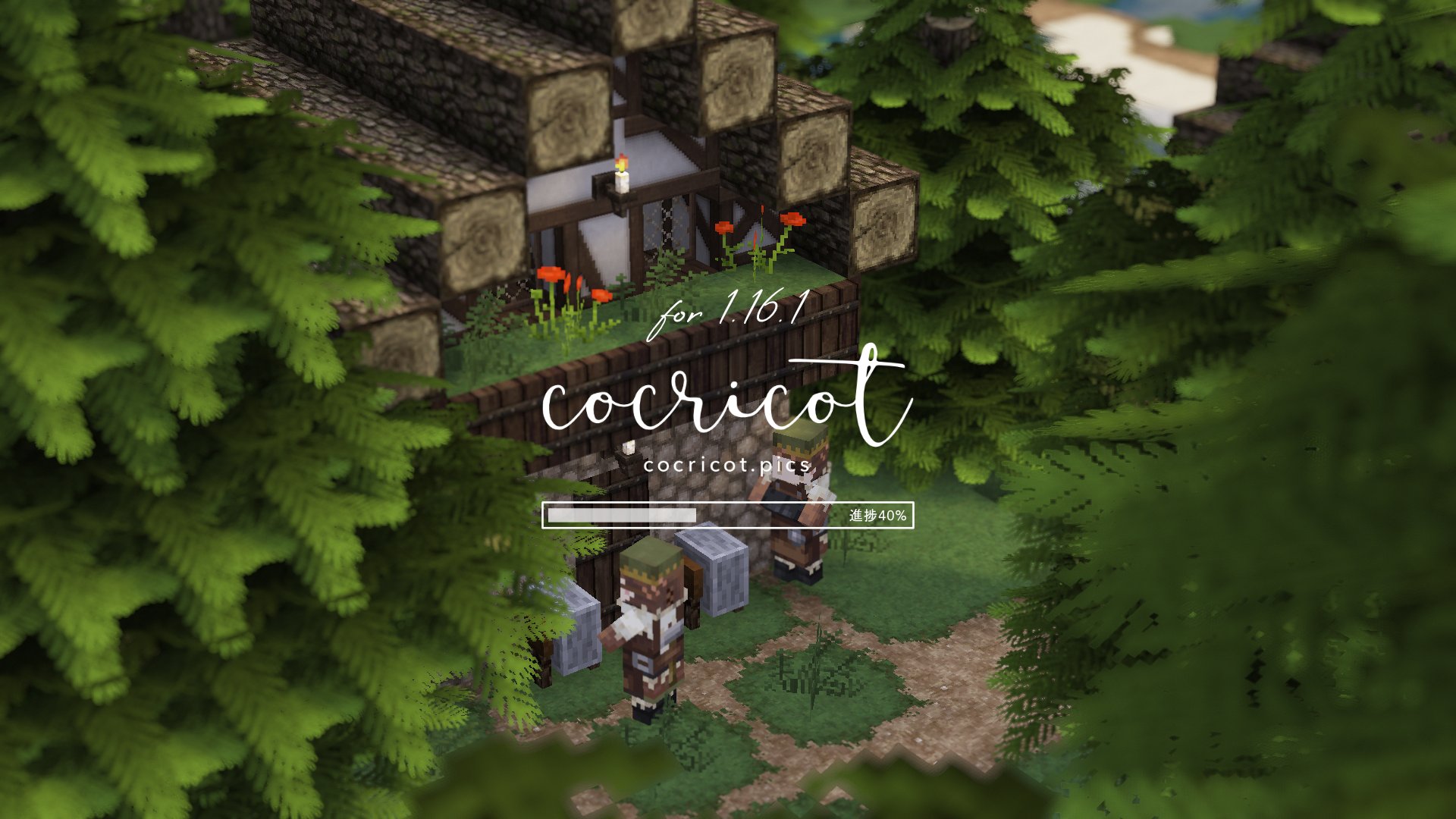Click the small lantern on the wooden fence

click(628, 450)
